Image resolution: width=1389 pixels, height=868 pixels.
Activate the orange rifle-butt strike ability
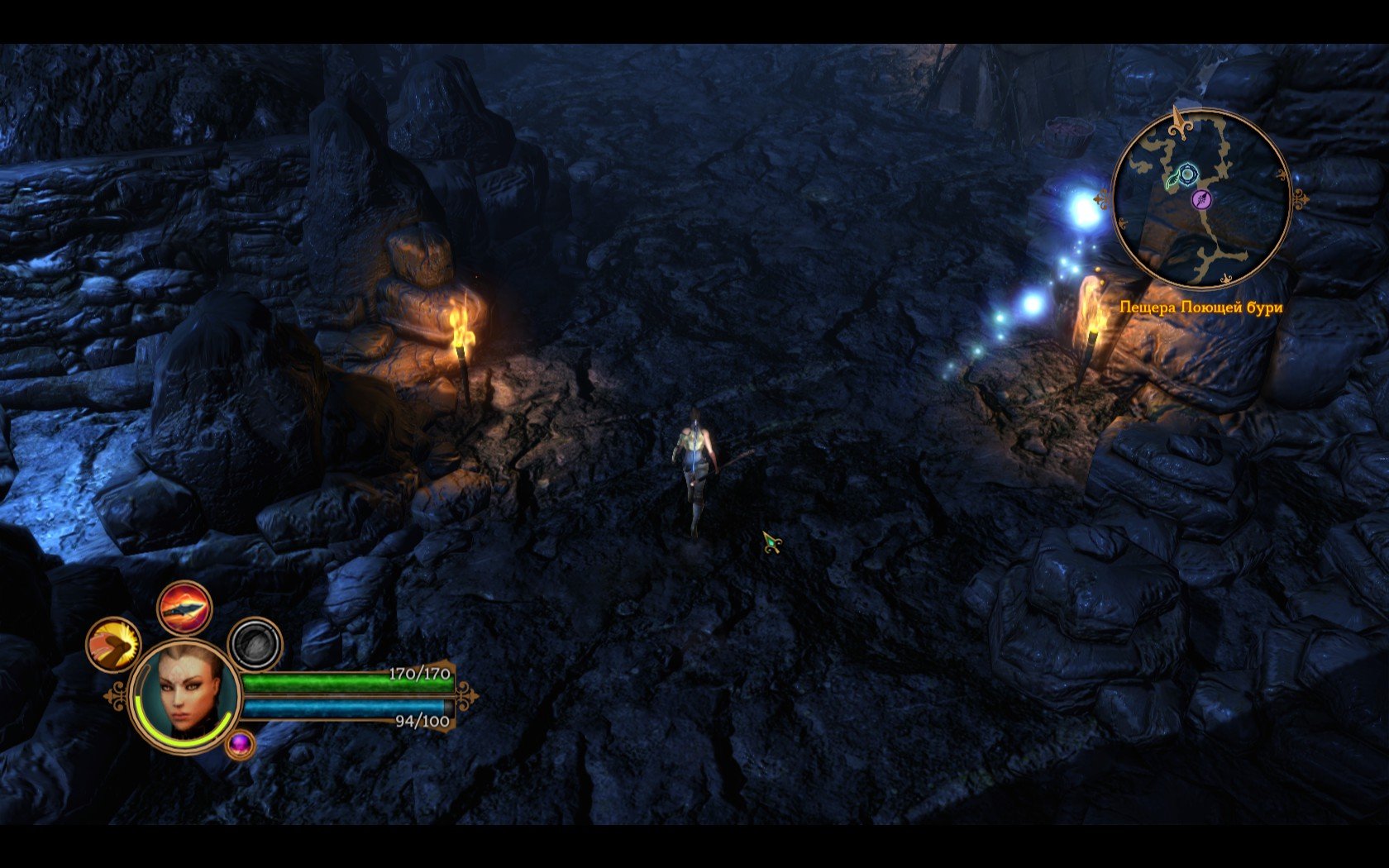click(x=113, y=644)
